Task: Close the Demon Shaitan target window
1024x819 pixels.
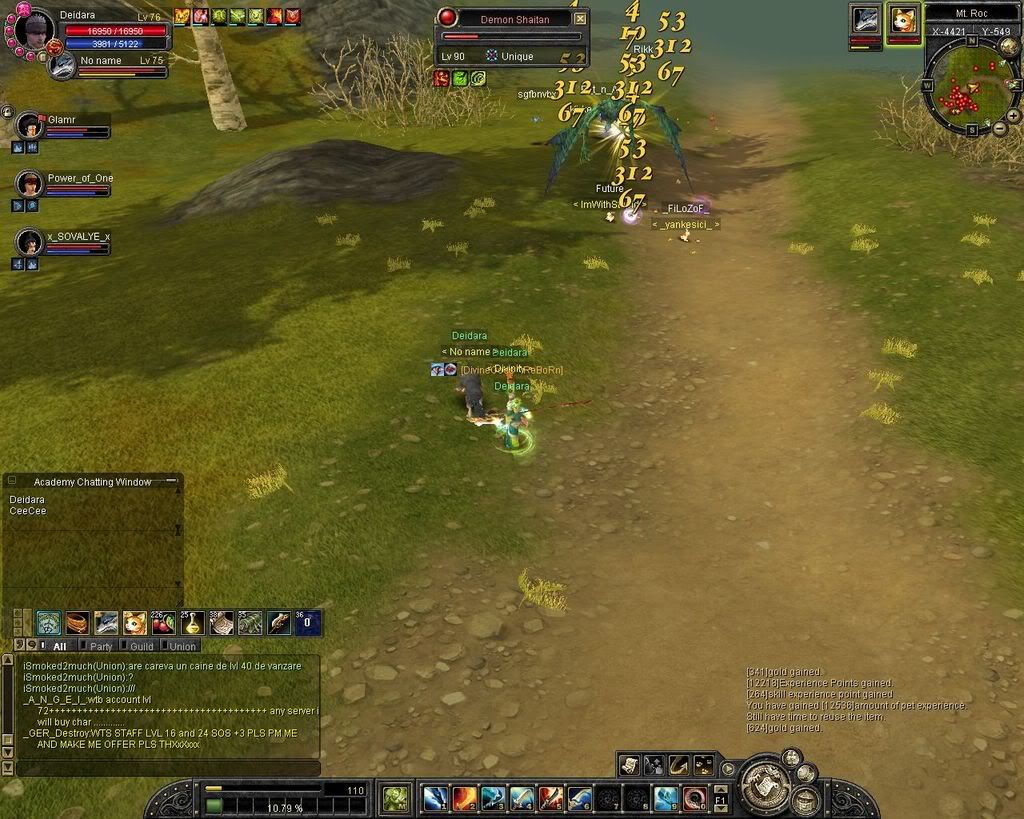Action: 580,19
